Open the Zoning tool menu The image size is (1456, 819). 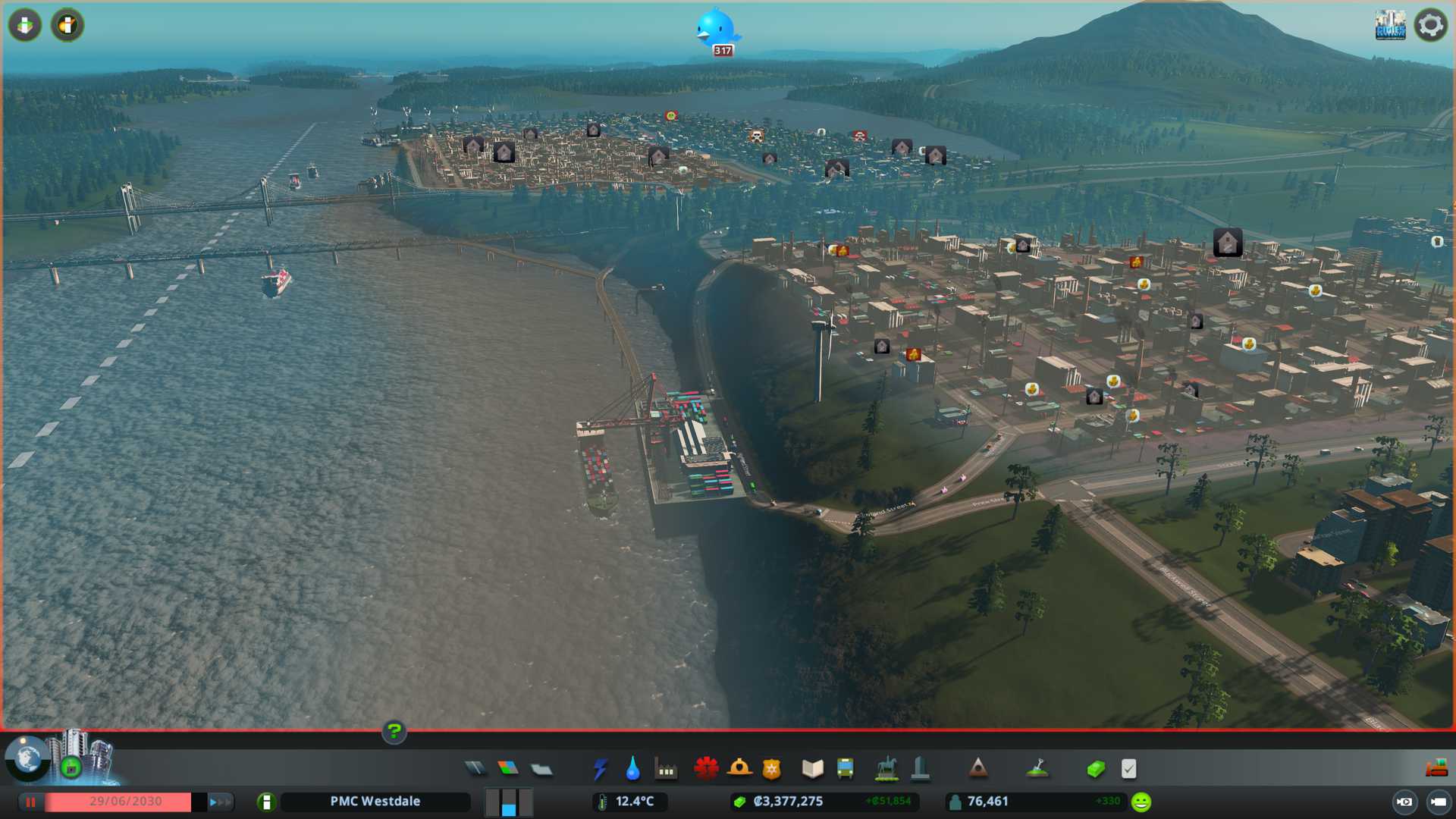508,769
